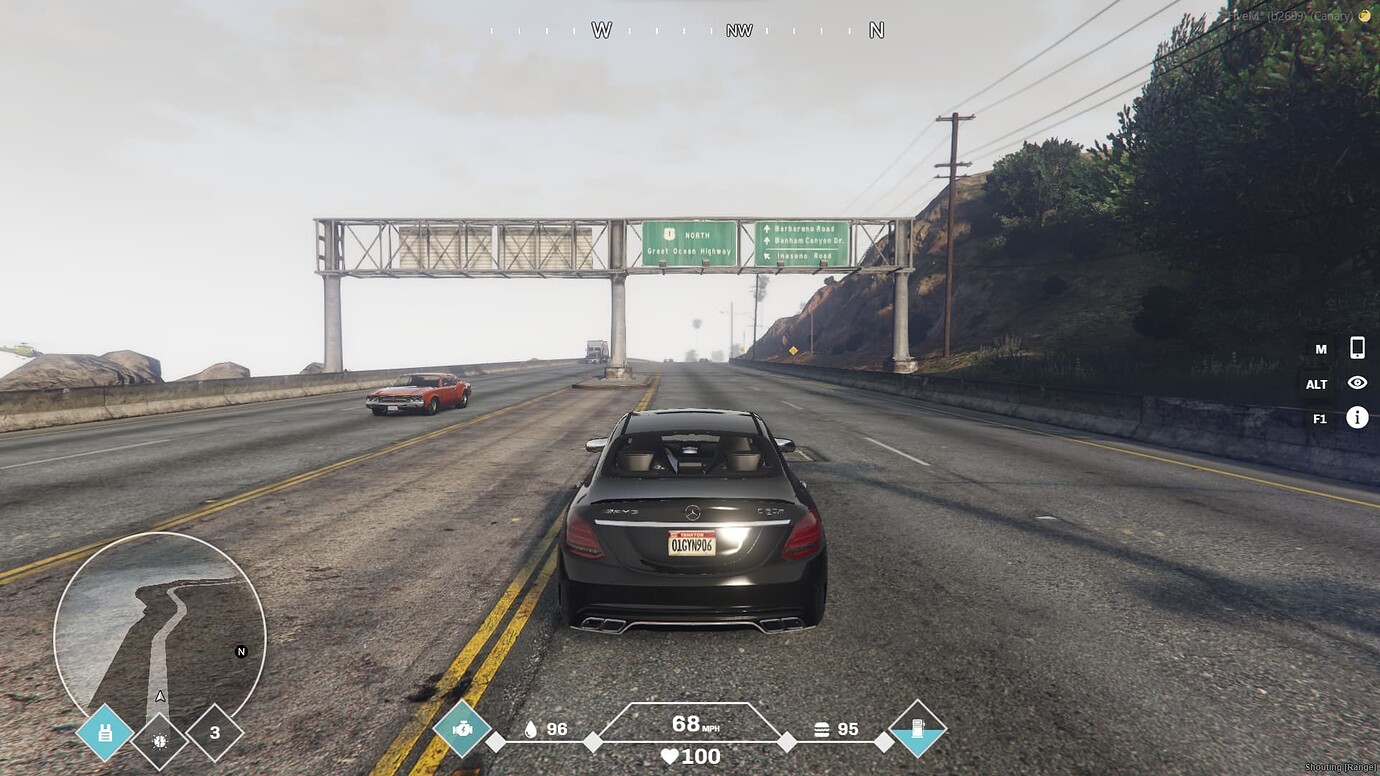Open the F1 info circle icon
This screenshot has width=1380, height=776.
1357,418
